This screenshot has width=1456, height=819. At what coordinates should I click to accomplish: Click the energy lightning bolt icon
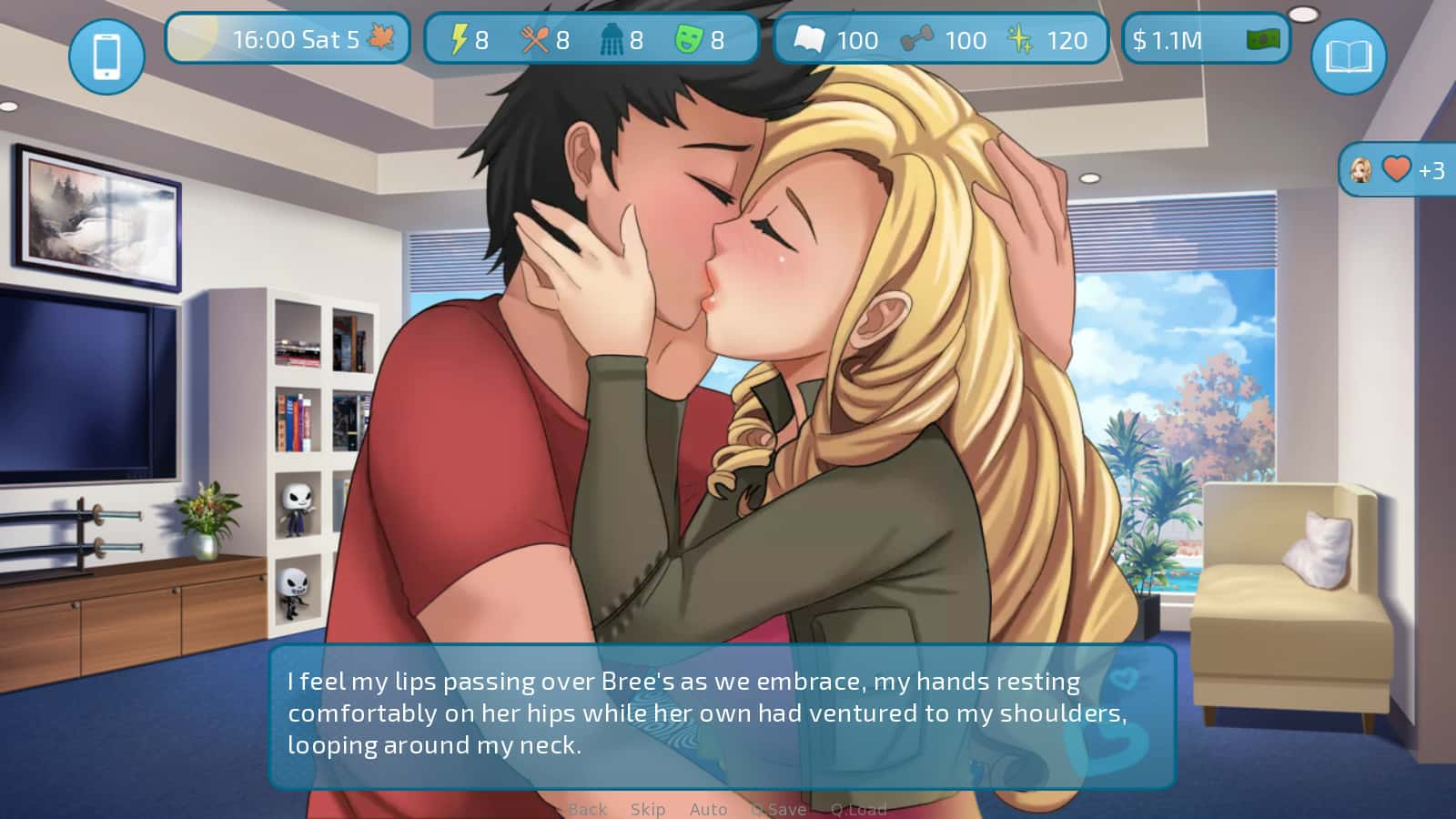(458, 39)
